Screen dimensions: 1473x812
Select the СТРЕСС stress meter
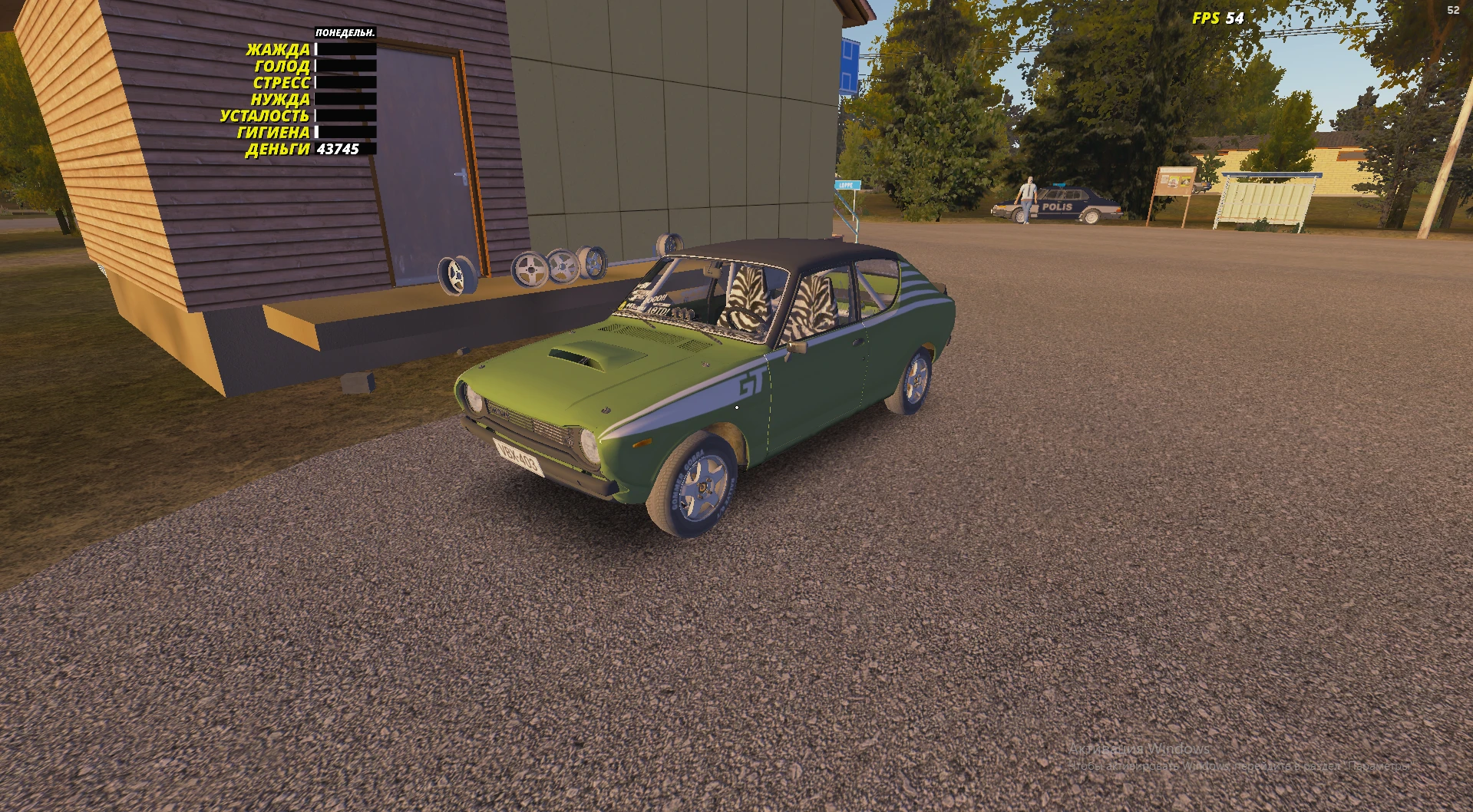(343, 82)
